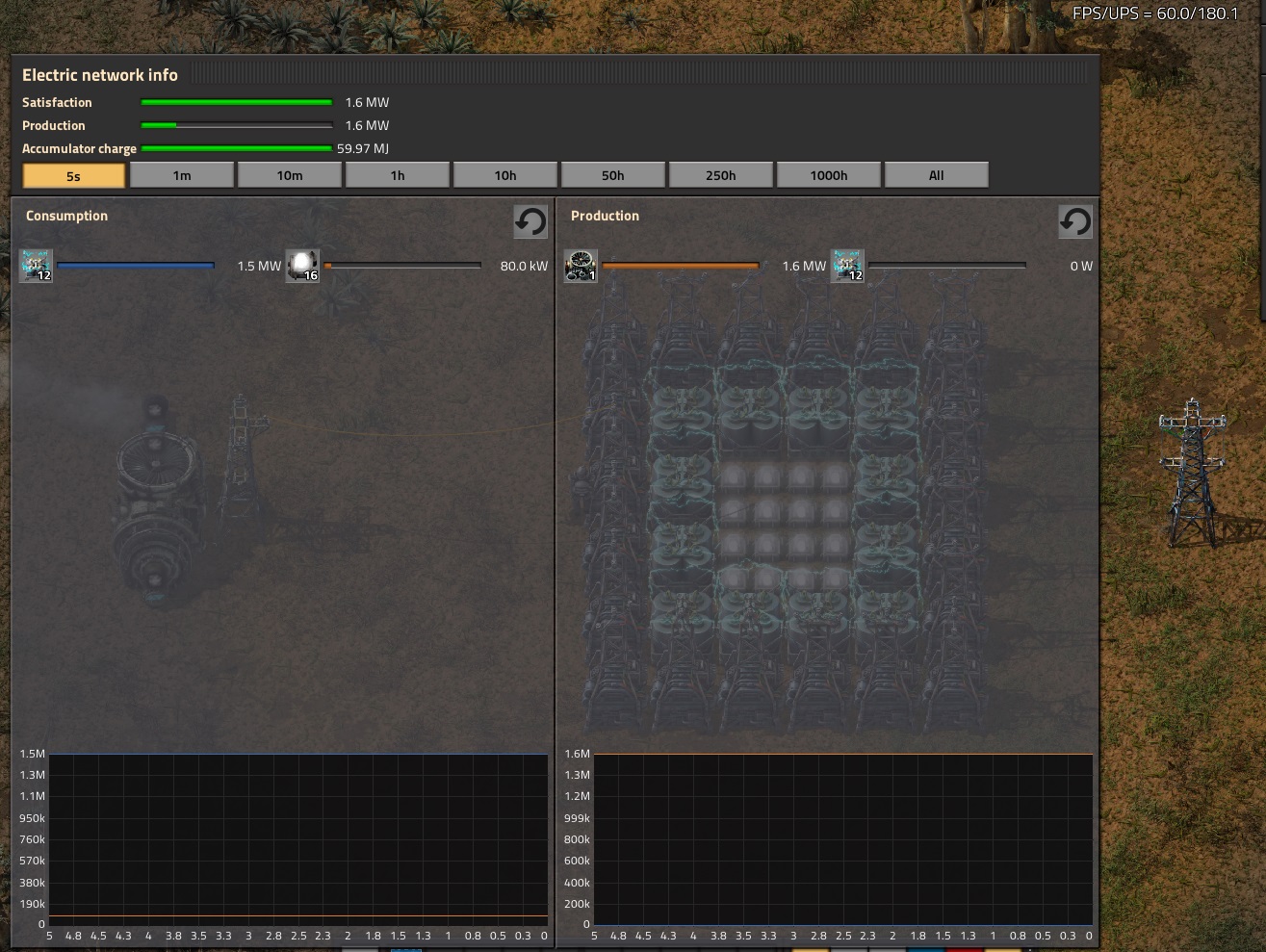Reset the Consumption panel filter

click(530, 221)
